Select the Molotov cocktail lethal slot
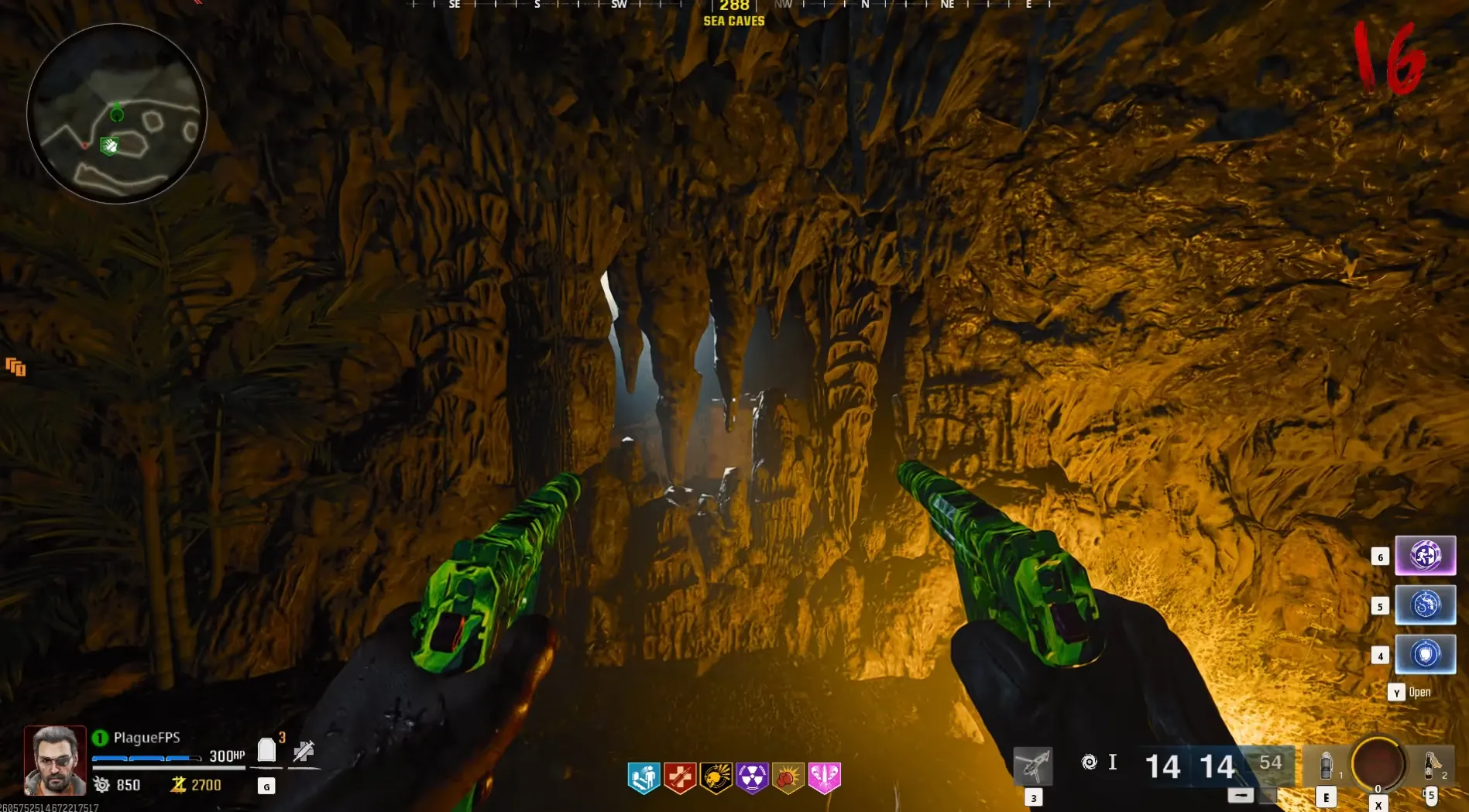The width and height of the screenshot is (1469, 812). click(1430, 766)
